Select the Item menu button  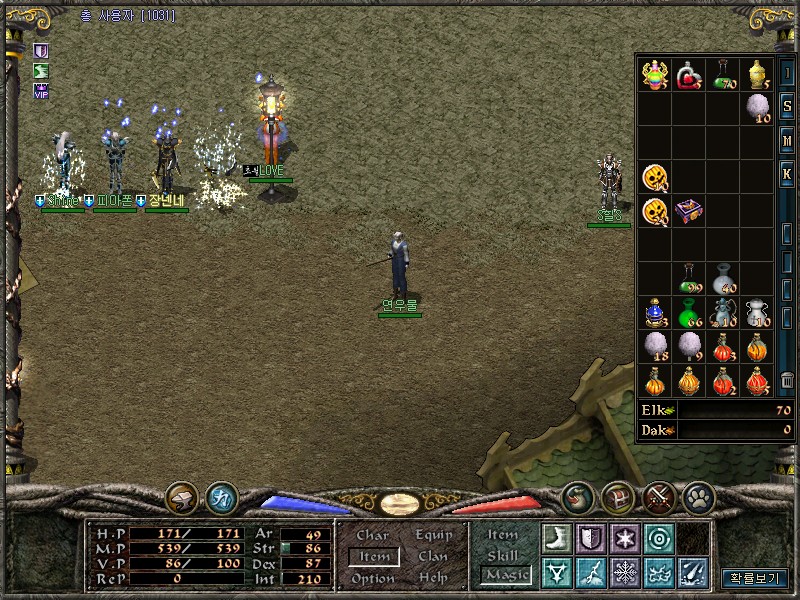click(374, 557)
